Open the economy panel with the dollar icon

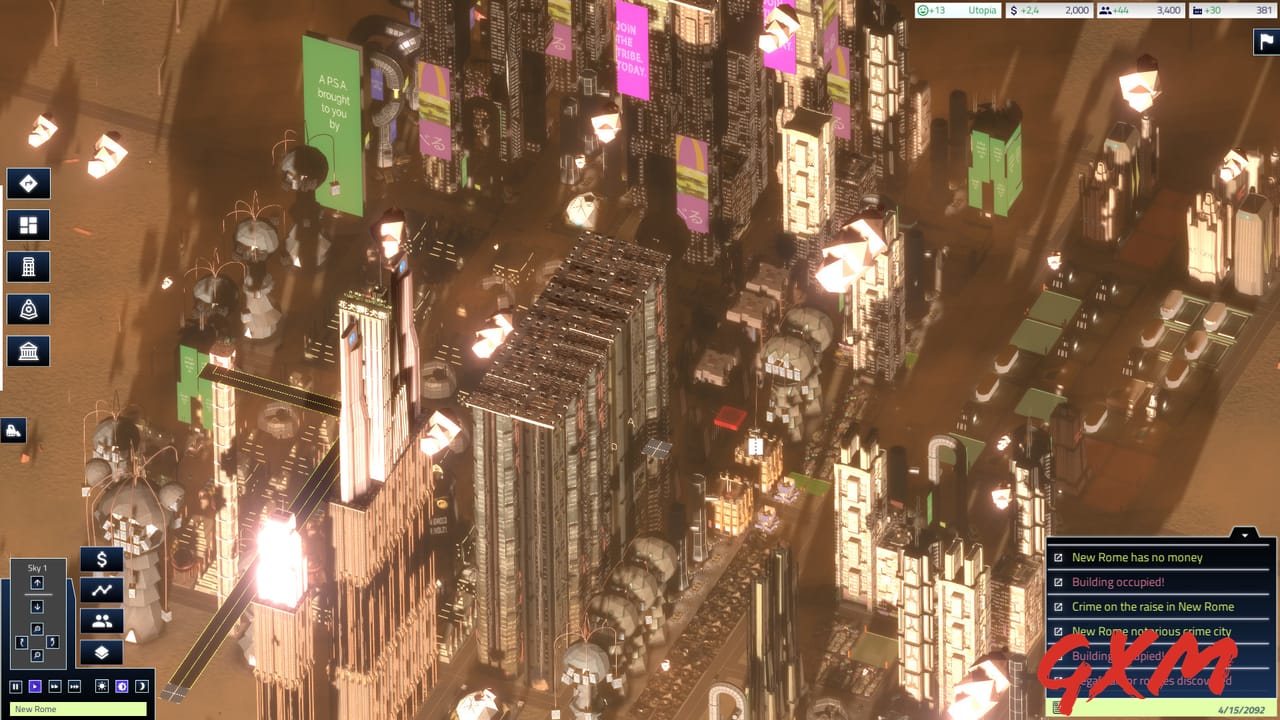pos(101,559)
